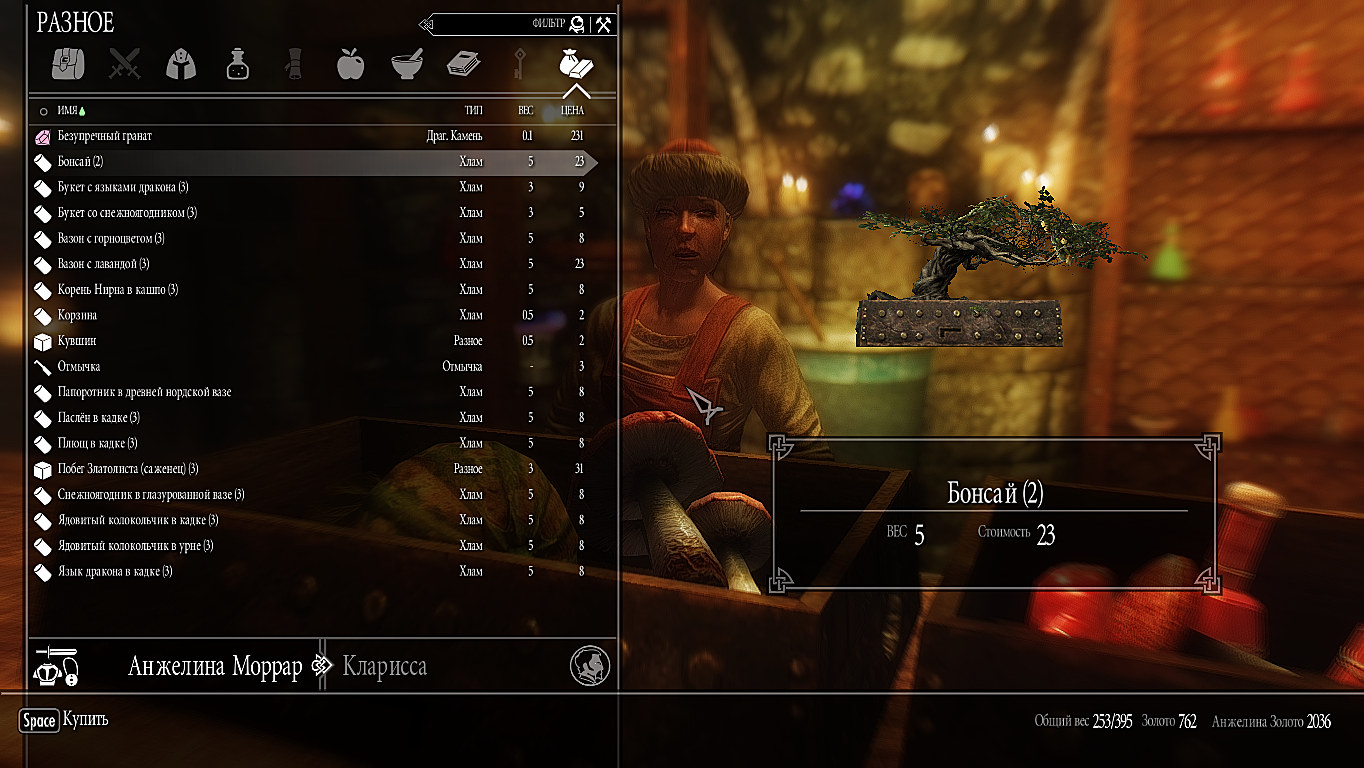
Task: Open the weapons category with crossed swords
Action: click(125, 64)
